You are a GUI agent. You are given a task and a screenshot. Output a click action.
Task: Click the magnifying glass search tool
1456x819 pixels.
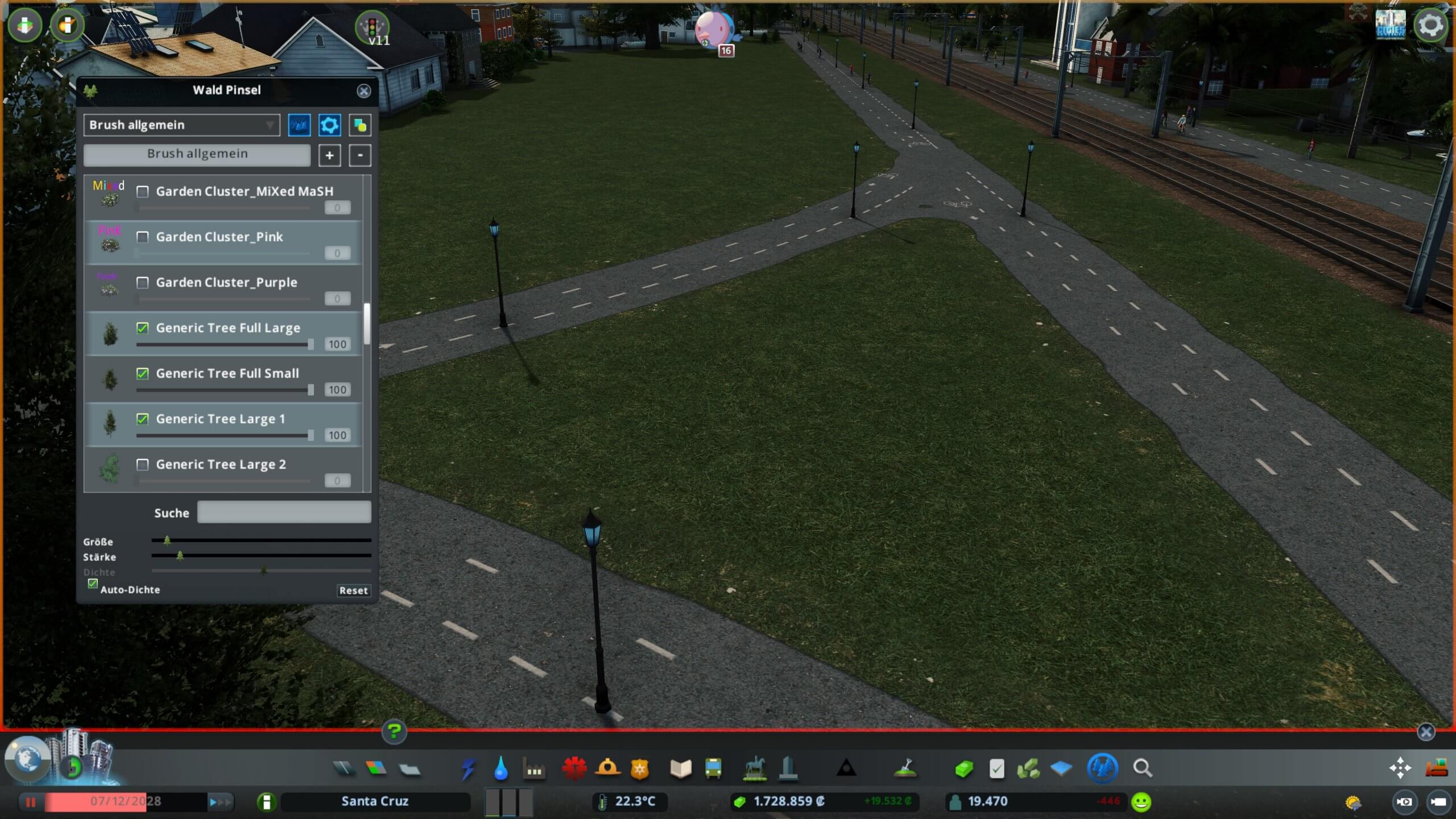coord(1142,768)
